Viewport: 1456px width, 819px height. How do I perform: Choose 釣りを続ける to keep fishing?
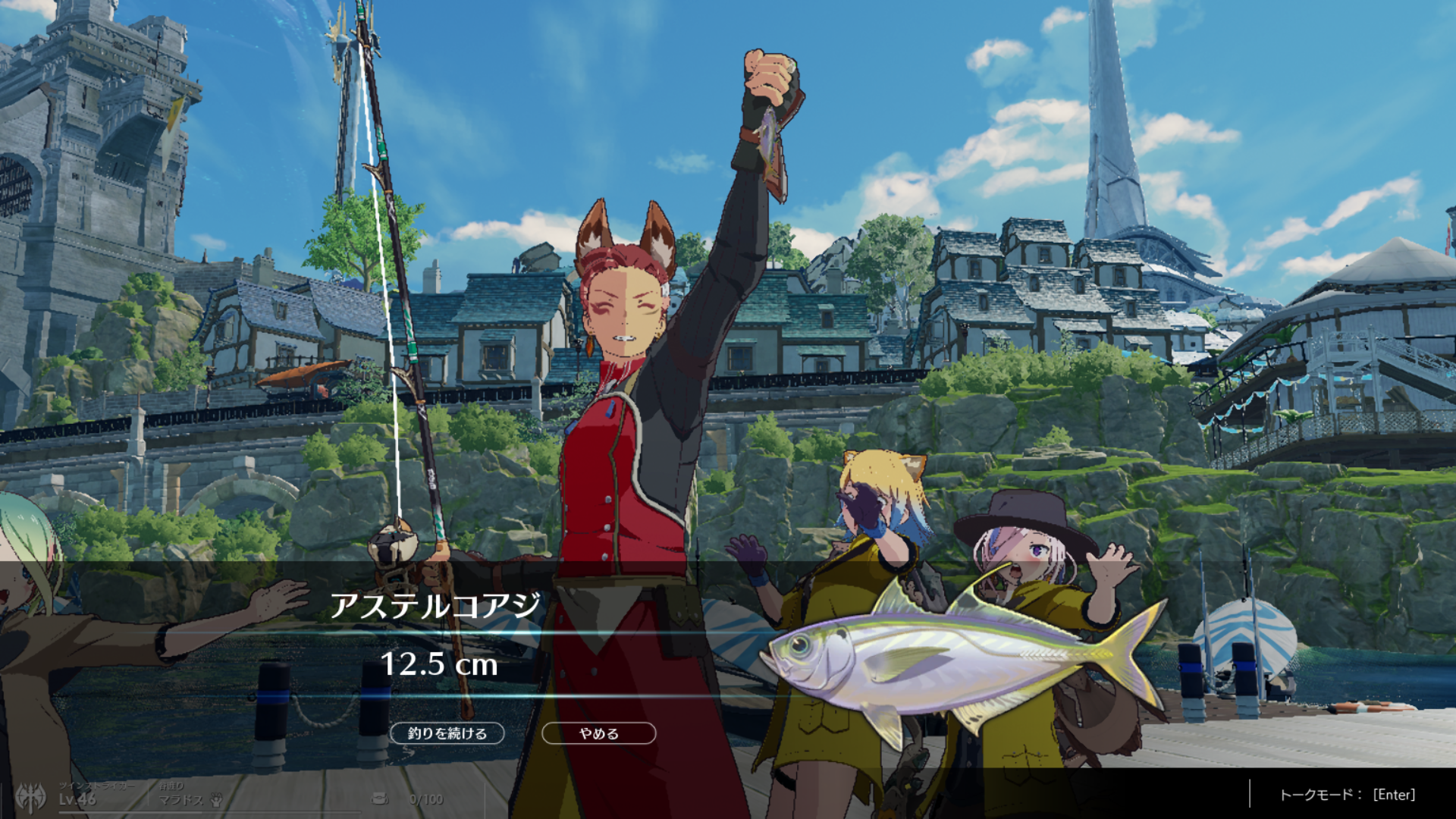click(447, 733)
